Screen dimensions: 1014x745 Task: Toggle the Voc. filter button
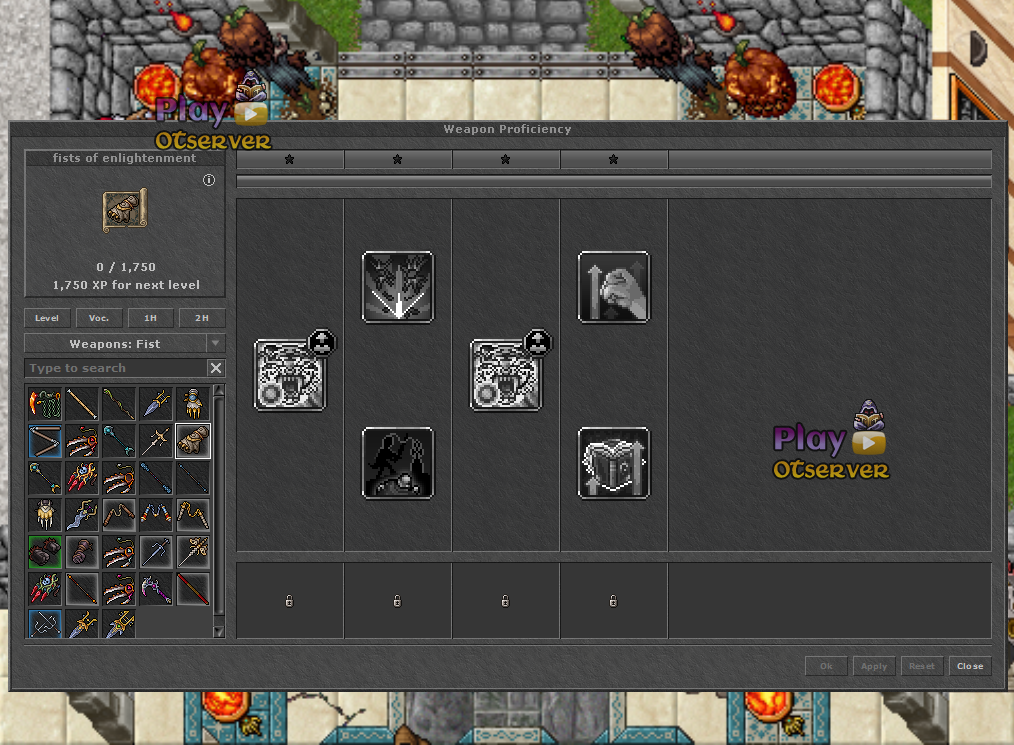pyautogui.click(x=99, y=318)
